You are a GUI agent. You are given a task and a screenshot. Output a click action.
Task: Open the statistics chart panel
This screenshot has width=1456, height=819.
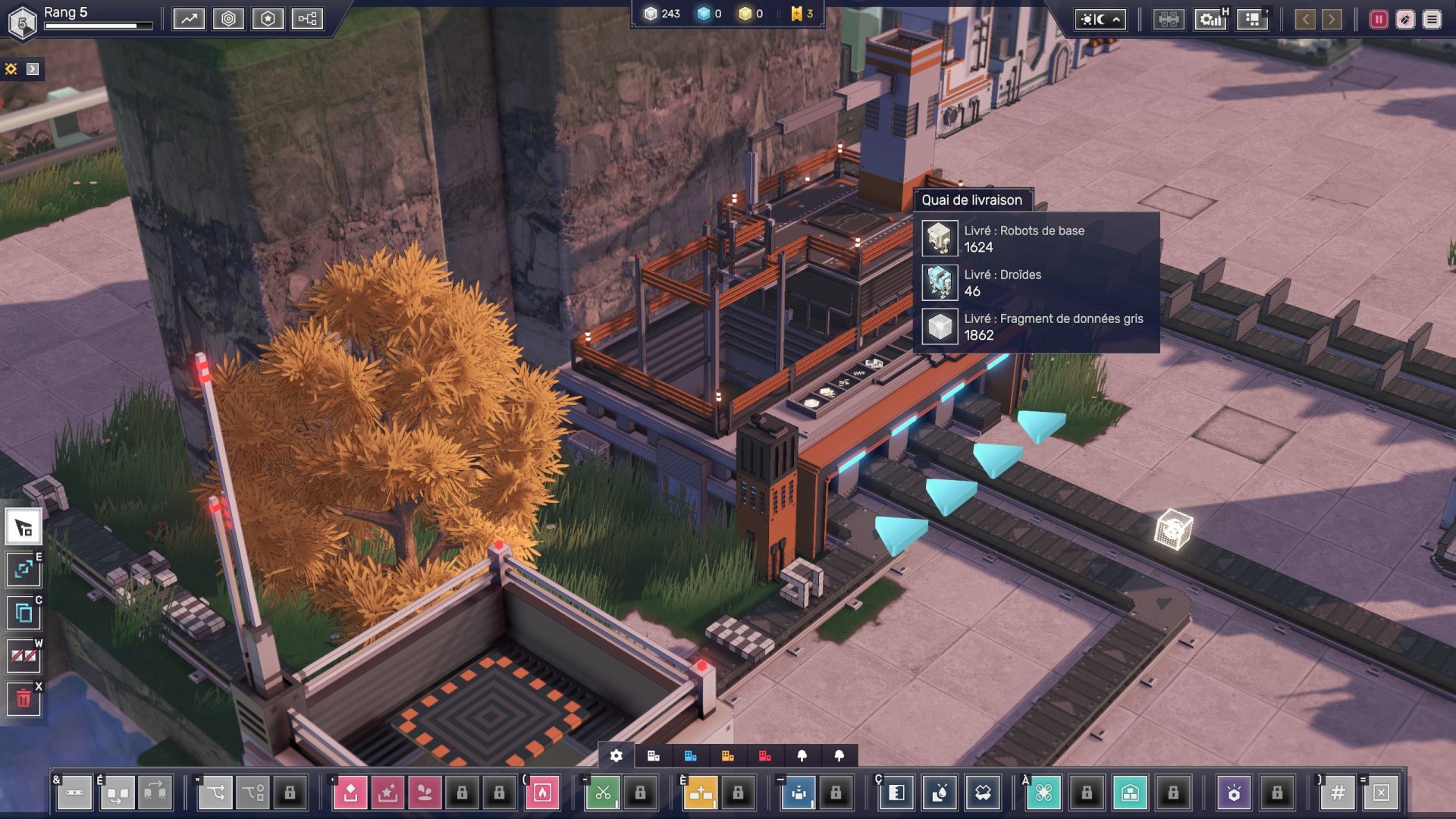[189, 19]
